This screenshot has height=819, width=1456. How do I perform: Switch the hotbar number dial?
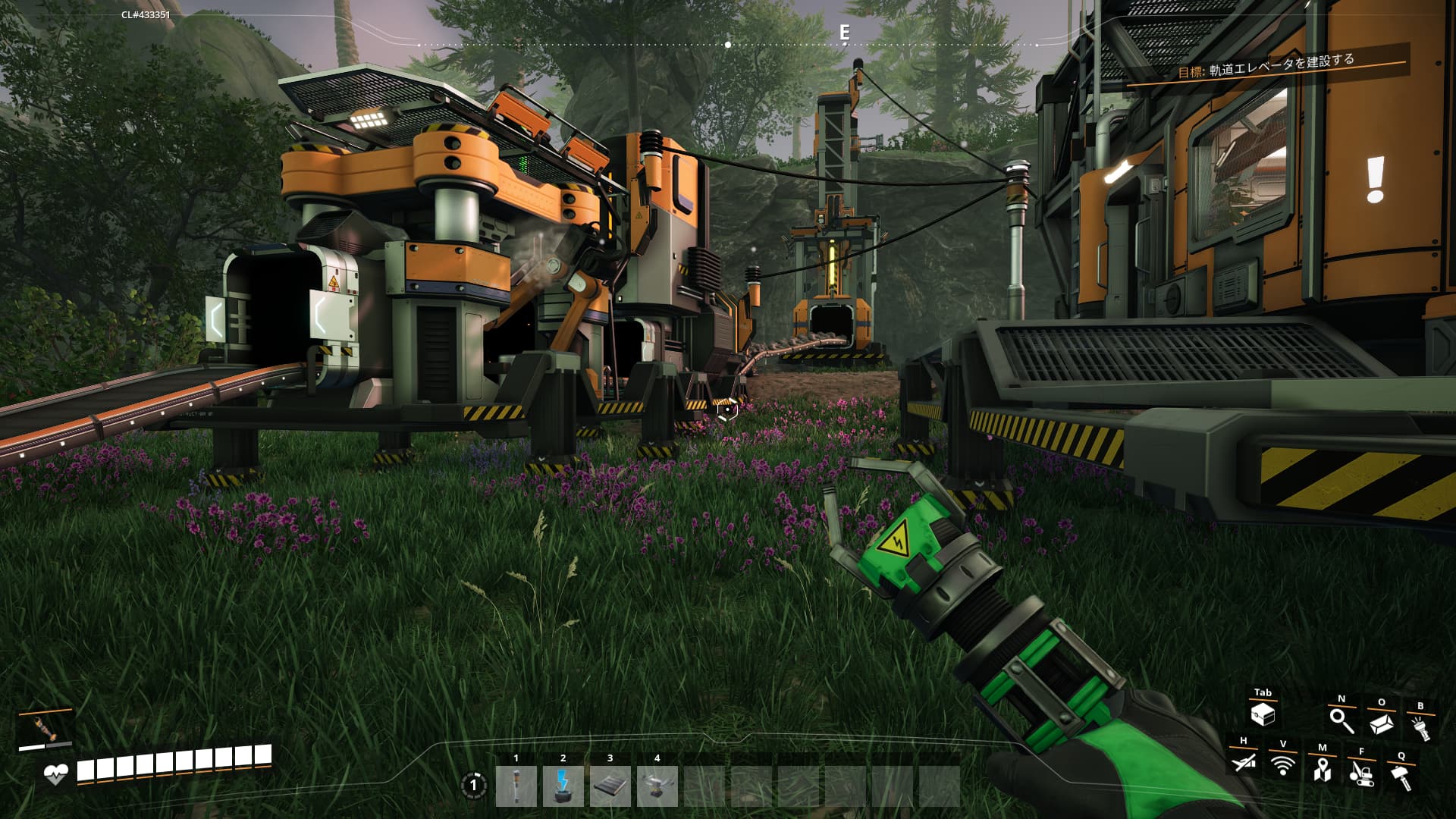click(x=474, y=785)
